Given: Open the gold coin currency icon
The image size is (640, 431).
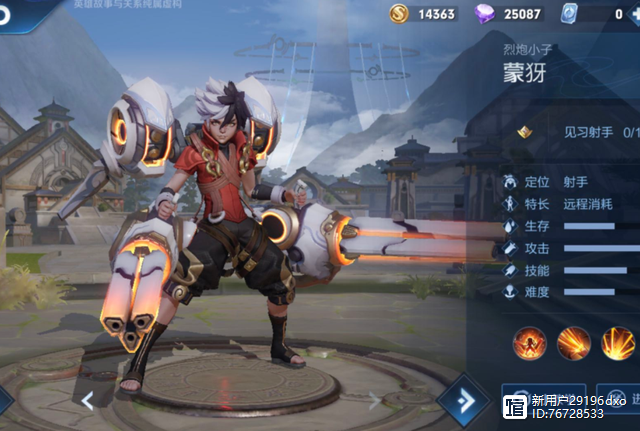Looking at the screenshot, I should tap(399, 14).
